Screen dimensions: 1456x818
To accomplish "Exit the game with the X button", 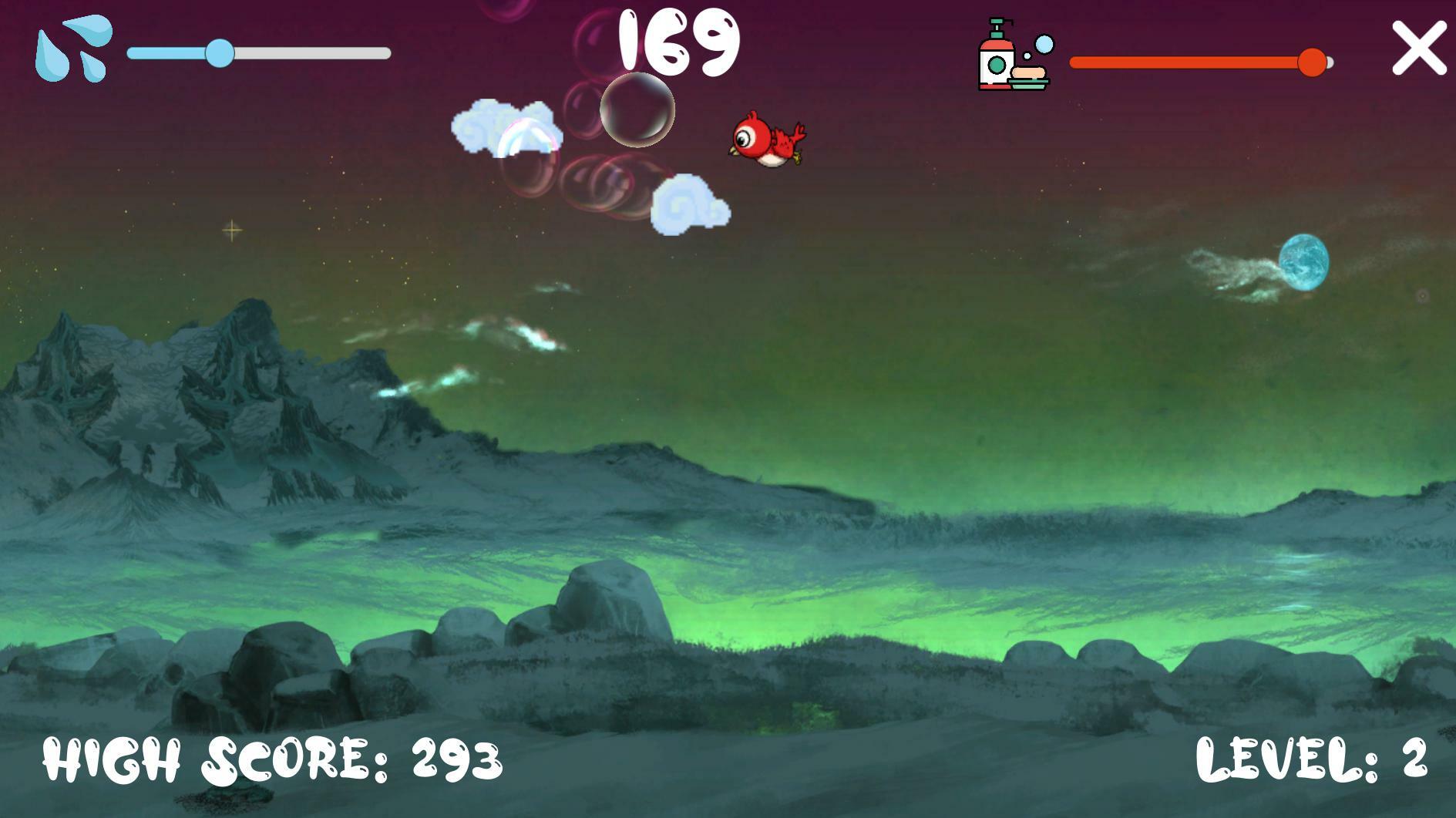I will point(1418,49).
